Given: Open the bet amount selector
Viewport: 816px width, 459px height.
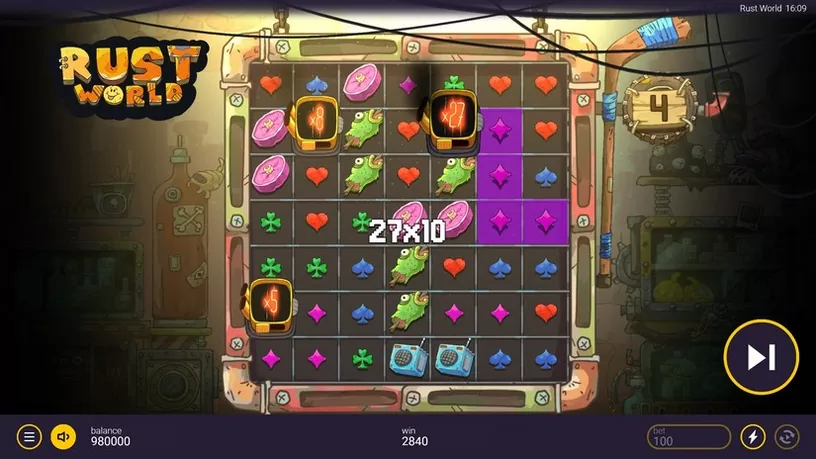Looking at the screenshot, I should pos(689,437).
